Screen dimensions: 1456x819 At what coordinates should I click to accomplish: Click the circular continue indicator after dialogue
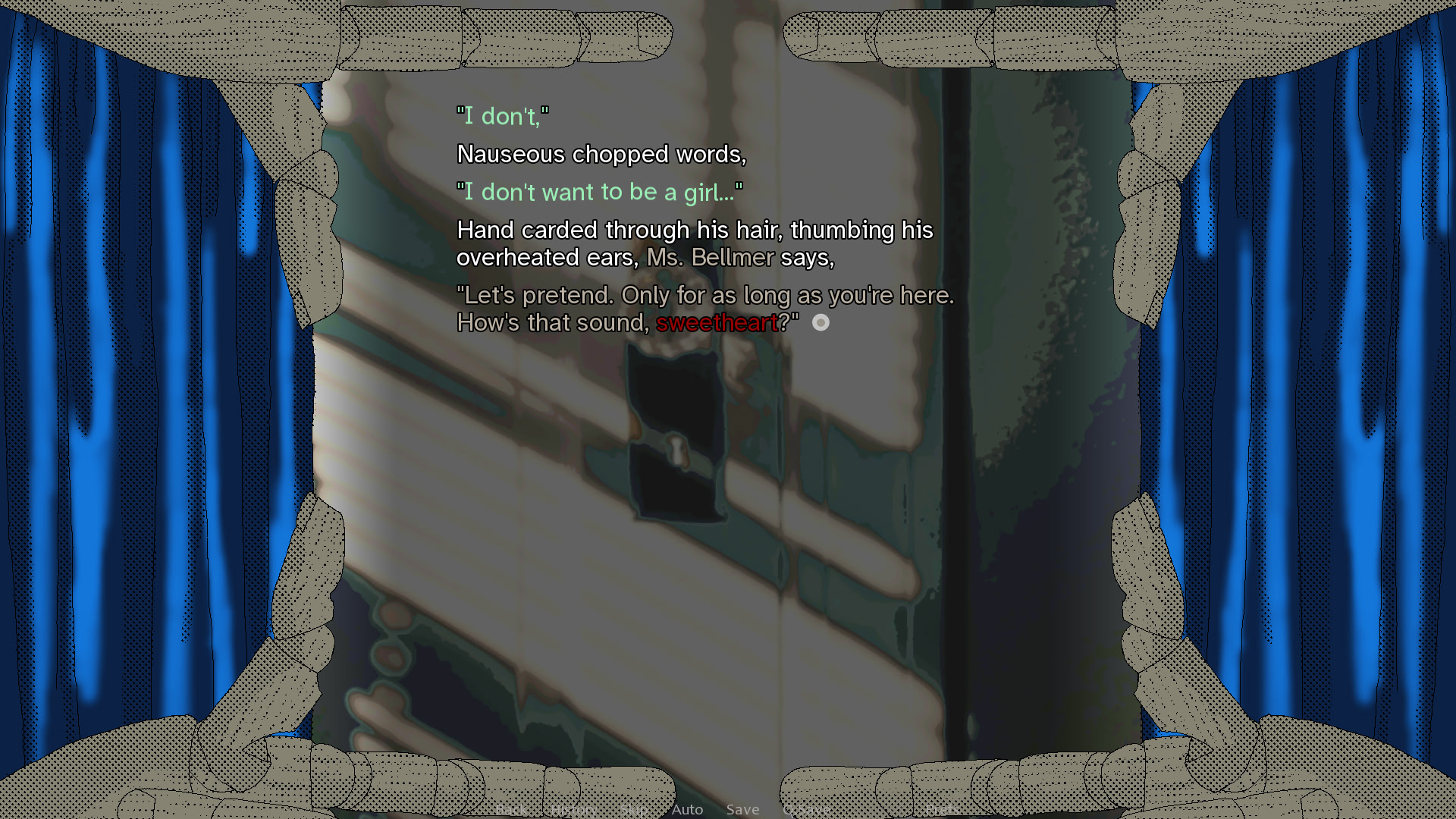[820, 323]
